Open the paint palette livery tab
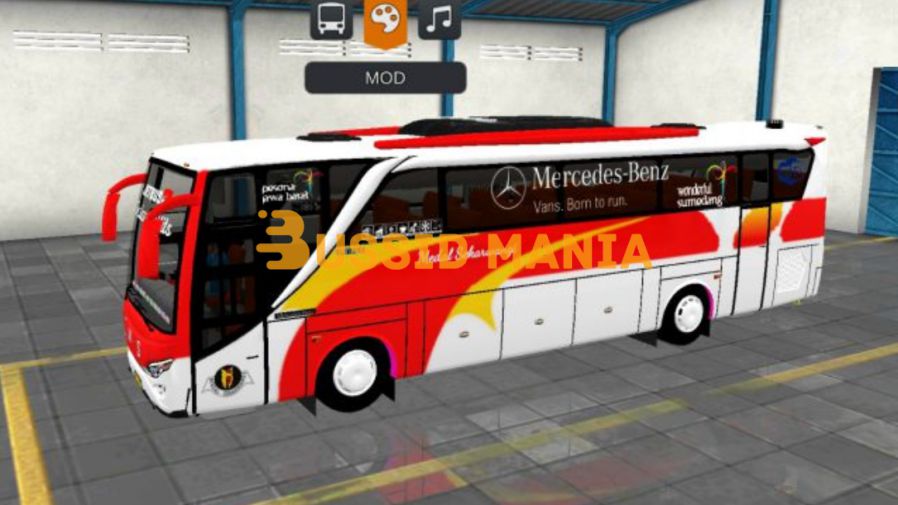The height and width of the screenshot is (505, 898). (x=385, y=20)
